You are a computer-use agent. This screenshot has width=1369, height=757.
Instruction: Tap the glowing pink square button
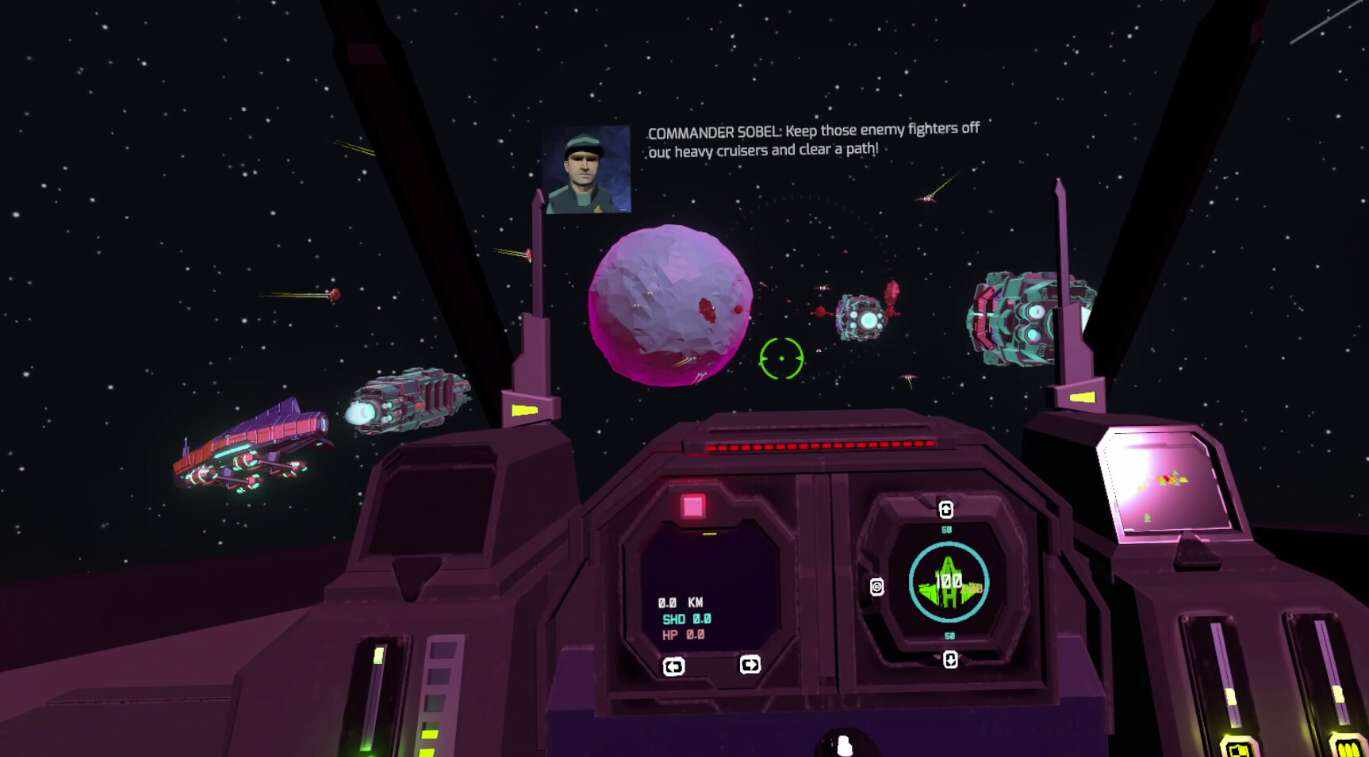point(693,506)
